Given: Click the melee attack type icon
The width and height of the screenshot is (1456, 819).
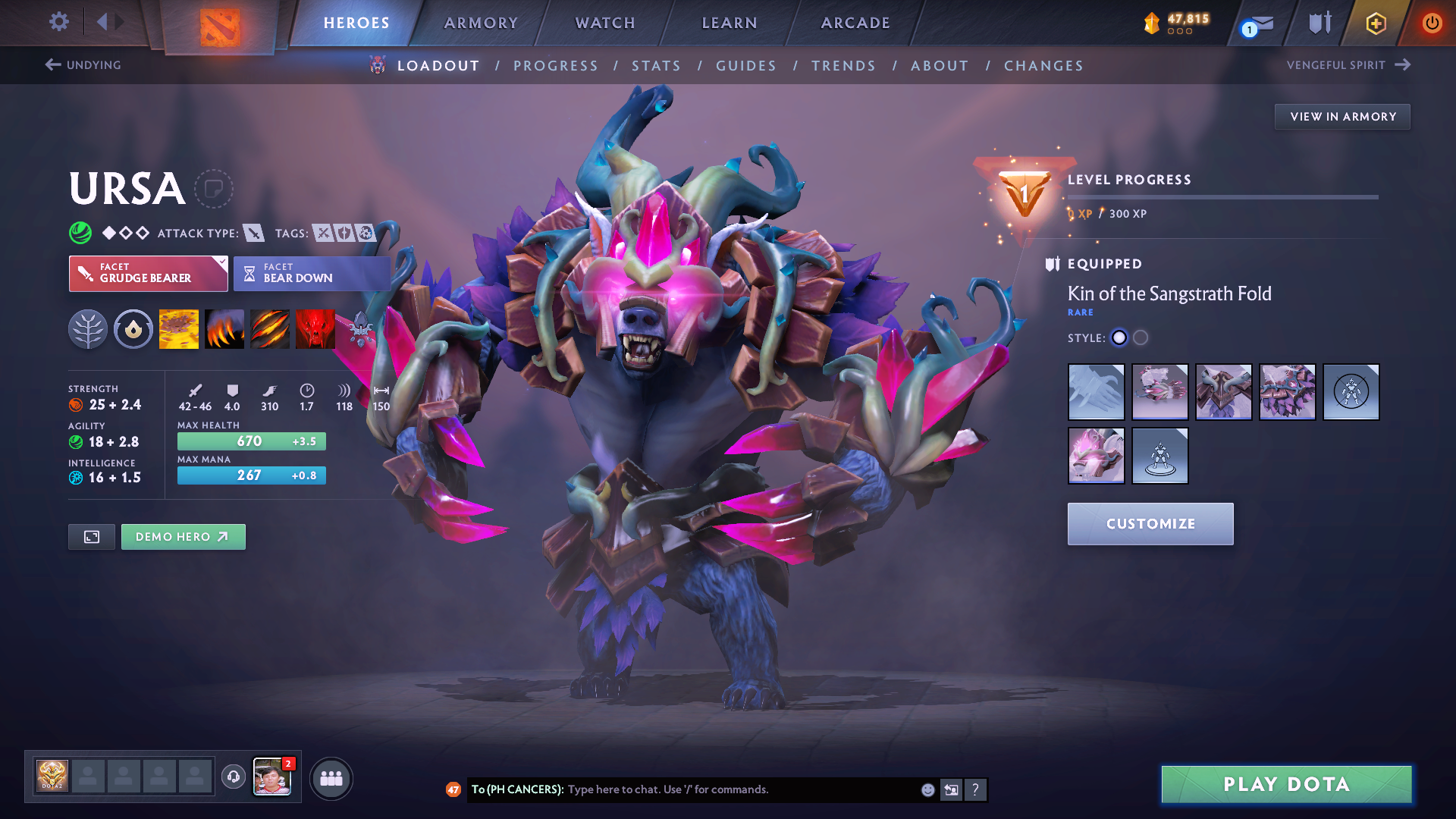Looking at the screenshot, I should tap(253, 234).
